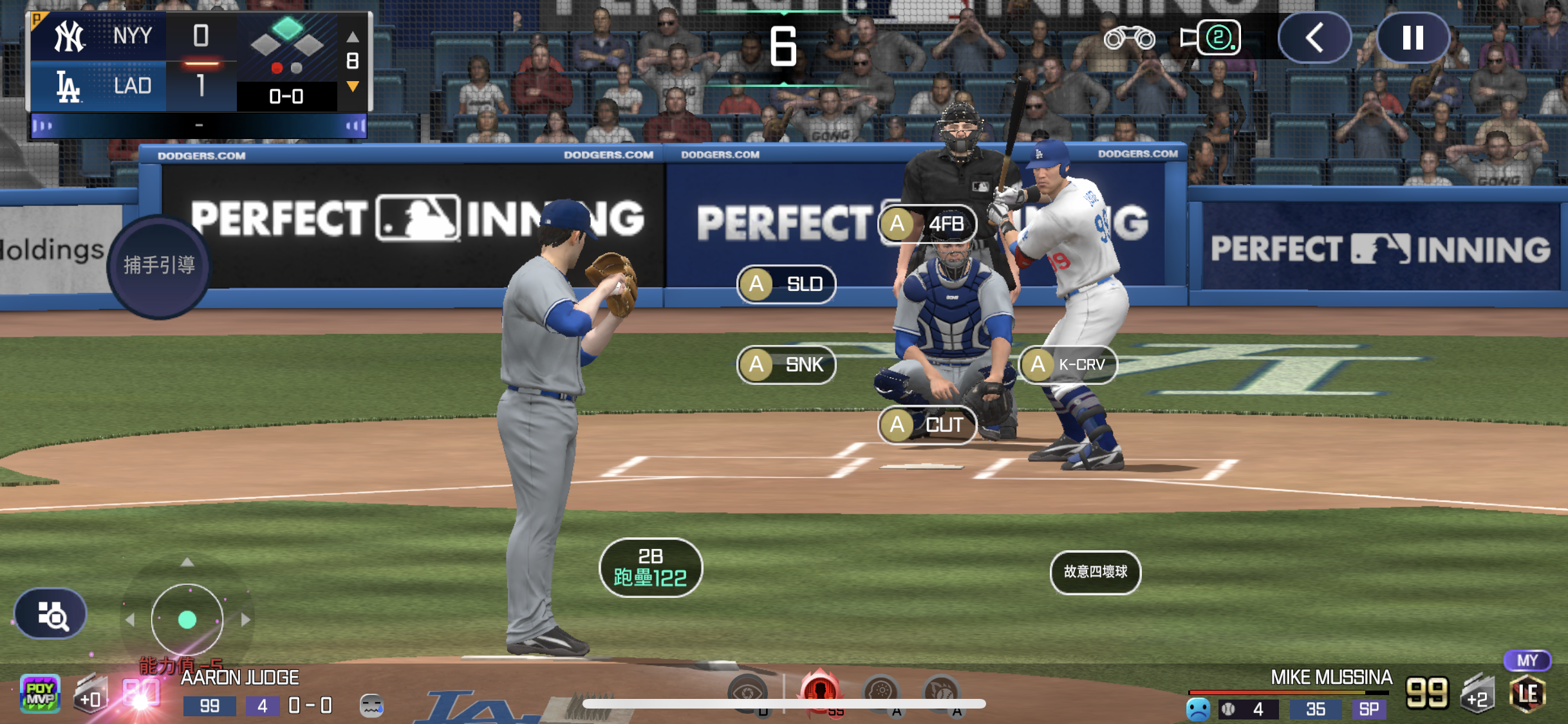The image size is (1568, 724).
Task: Pause the game
Action: coord(1413,38)
